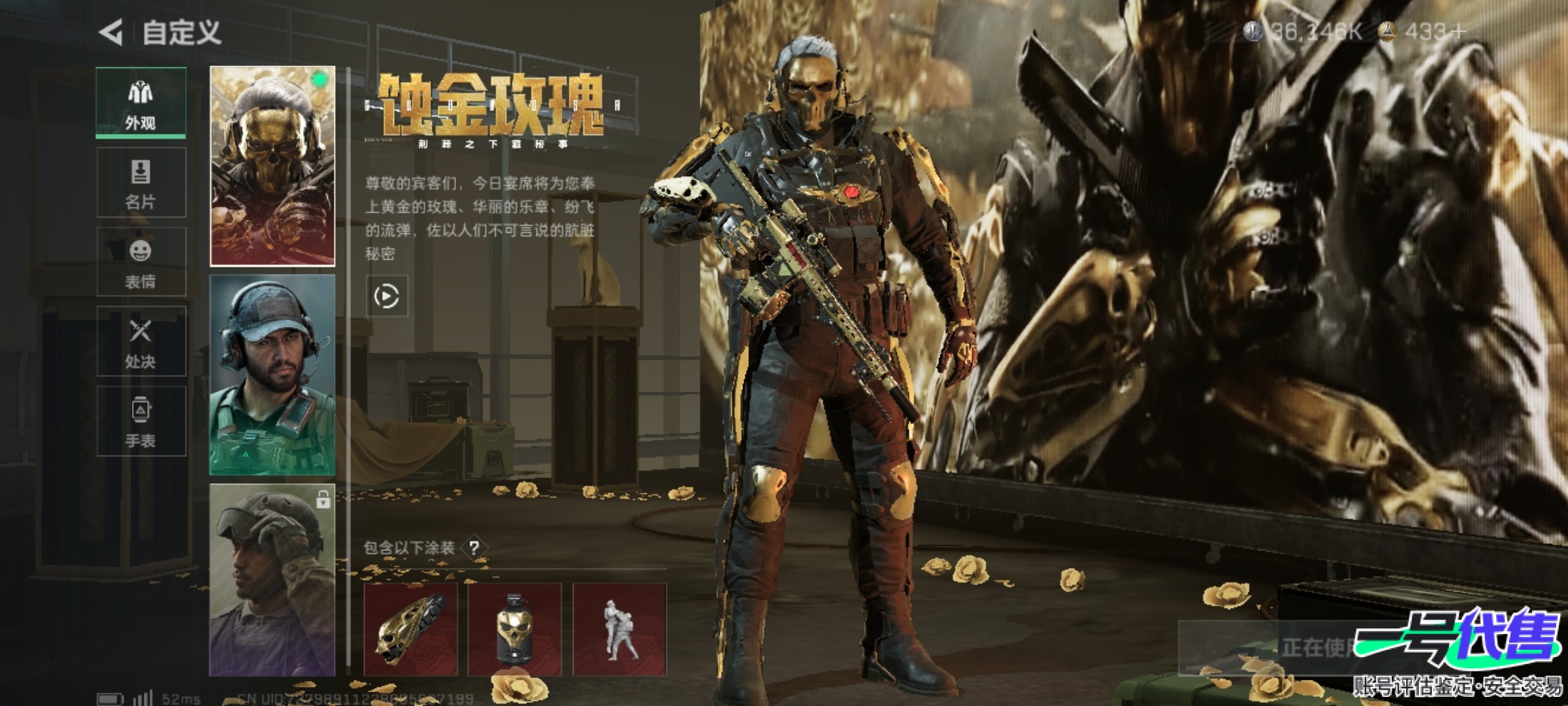
Task: Select the gold skull mask skin thumbnail
Action: (x=272, y=166)
